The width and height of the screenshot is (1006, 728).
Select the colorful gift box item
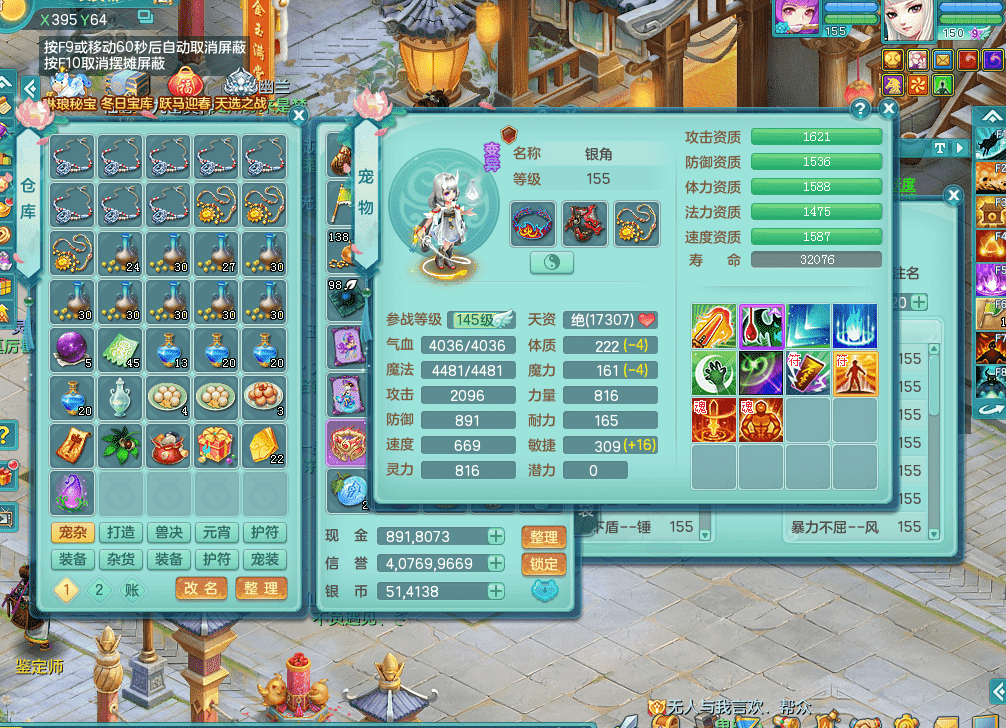[x=217, y=446]
